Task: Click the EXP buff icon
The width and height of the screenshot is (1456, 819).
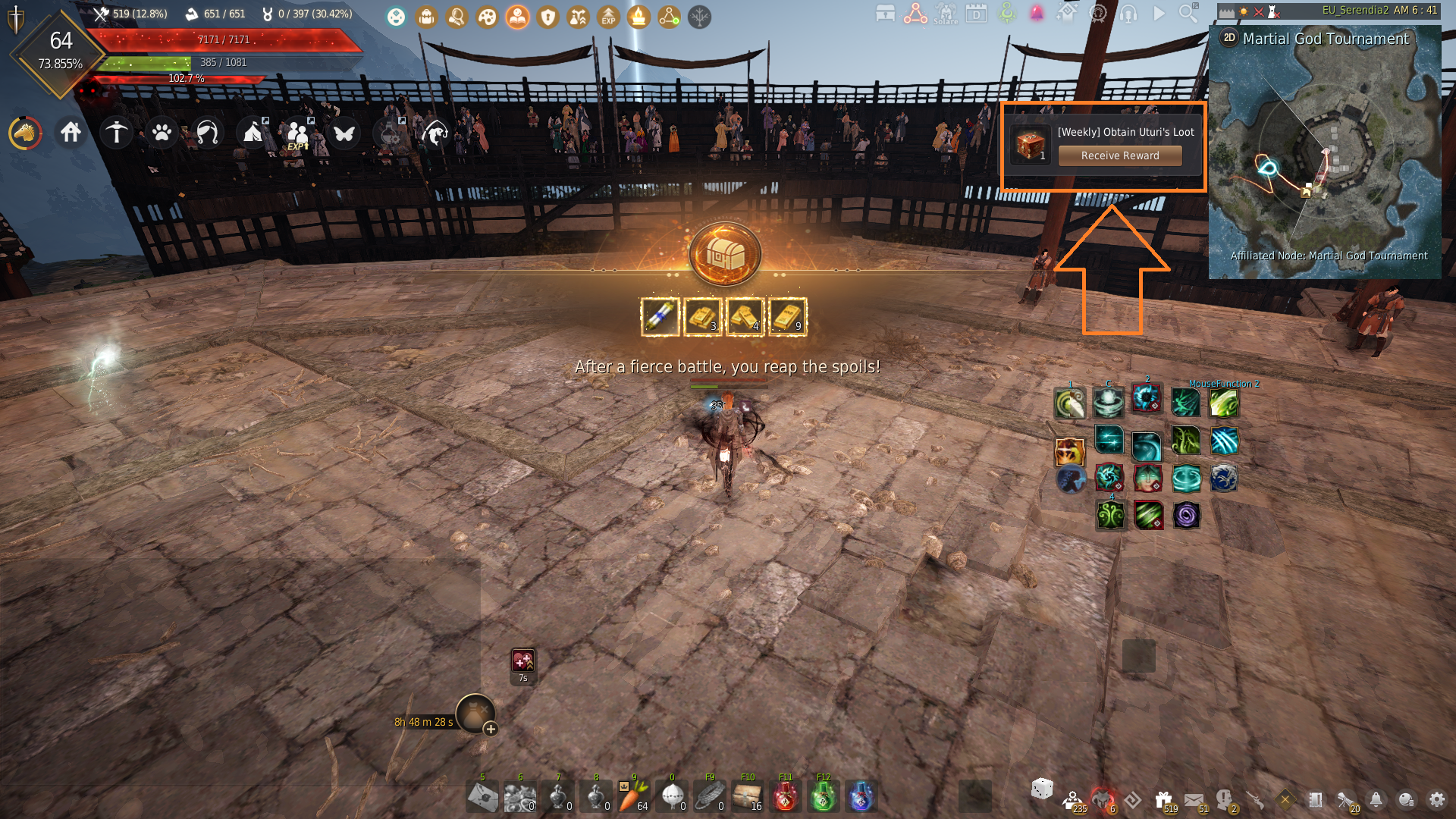Action: [x=608, y=17]
